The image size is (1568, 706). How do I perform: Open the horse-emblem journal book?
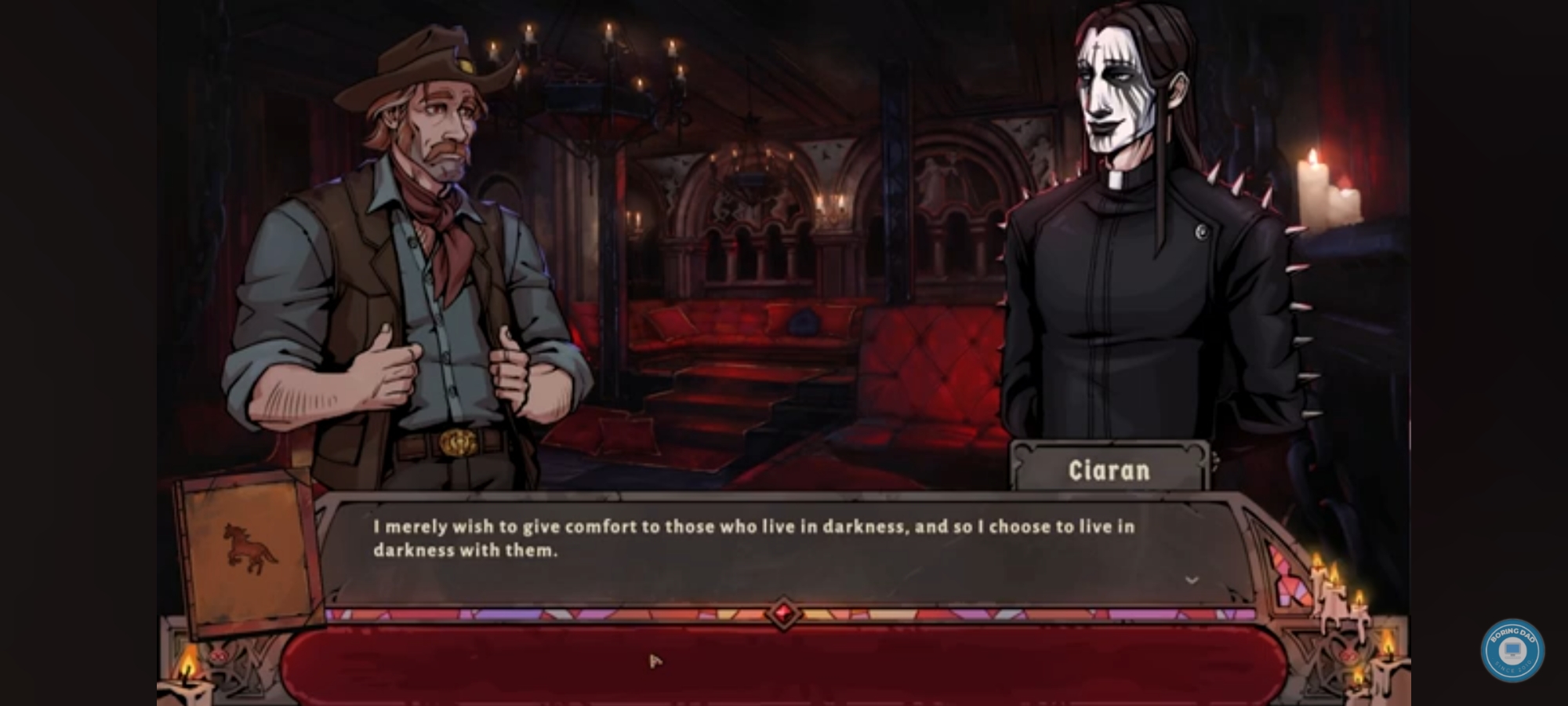point(250,551)
